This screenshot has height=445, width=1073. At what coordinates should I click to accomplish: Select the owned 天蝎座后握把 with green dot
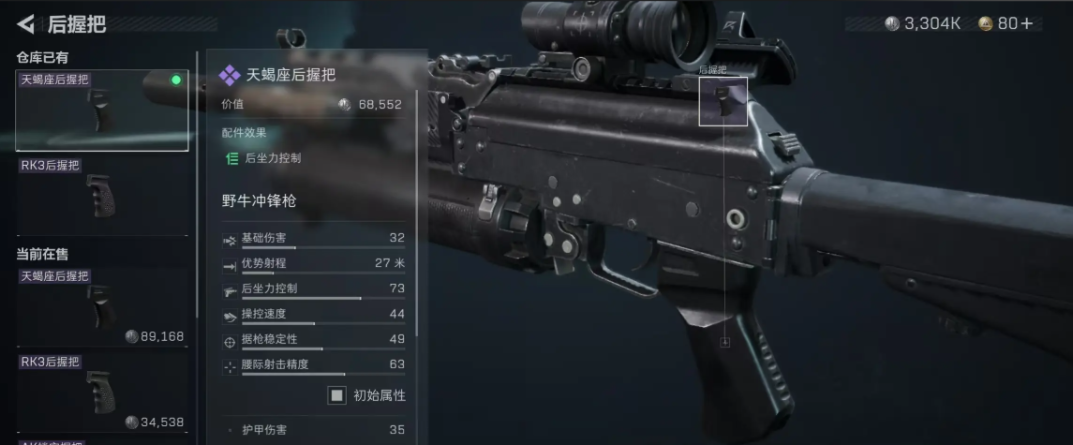pos(101,110)
